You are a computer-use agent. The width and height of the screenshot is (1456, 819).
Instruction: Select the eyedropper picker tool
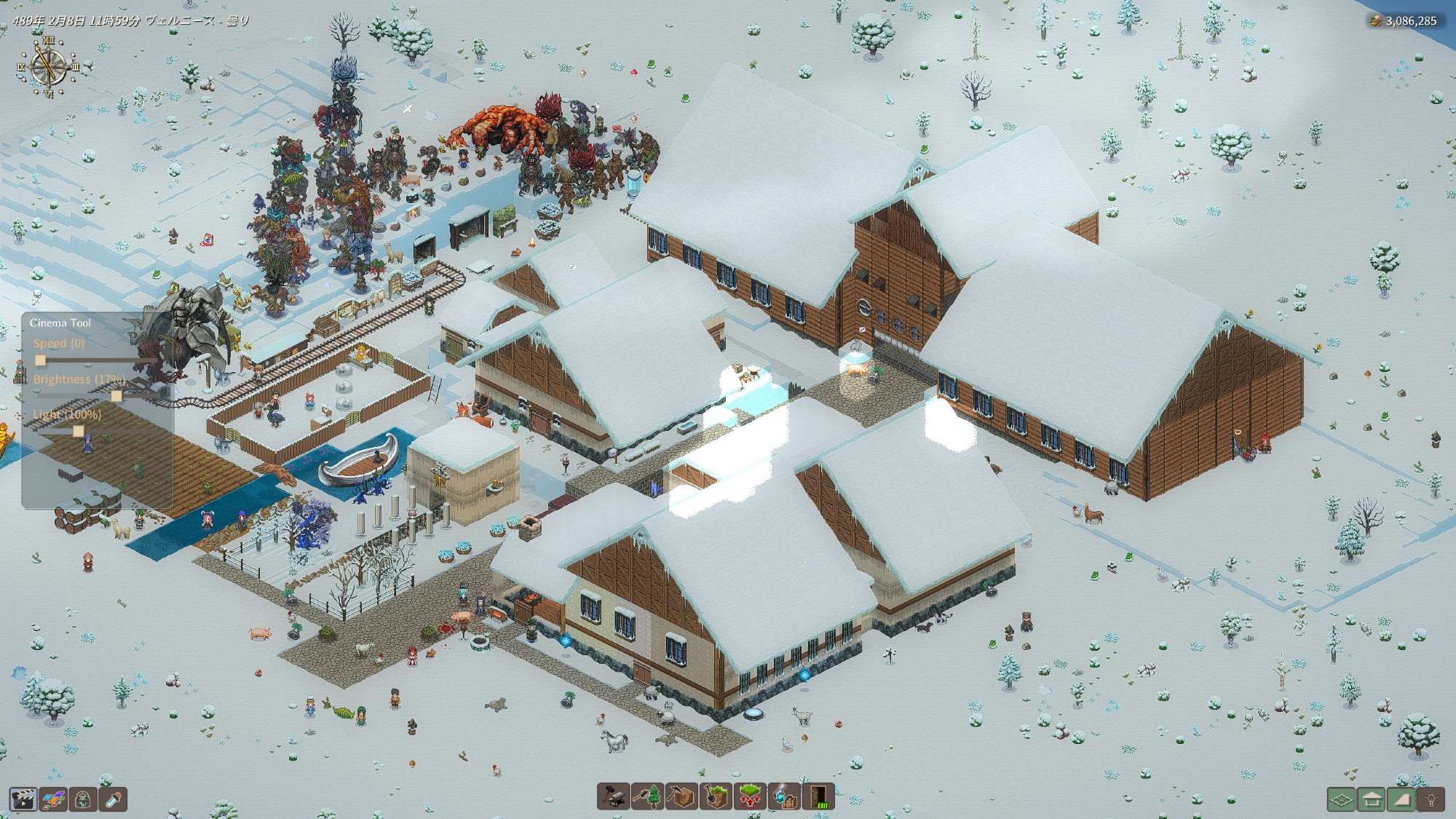[x=113, y=799]
